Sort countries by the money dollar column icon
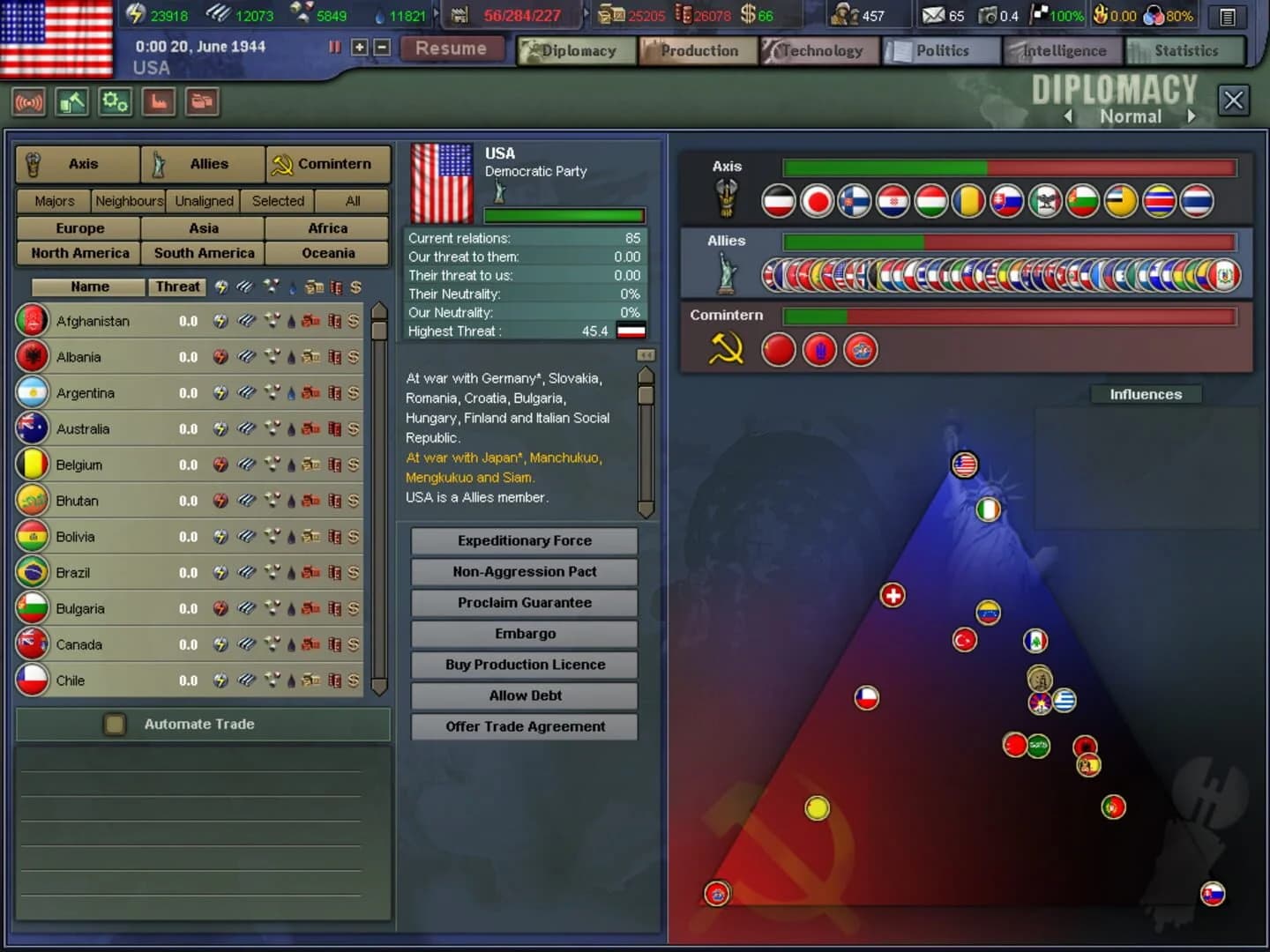Screen dimensions: 1270x952 (356, 286)
